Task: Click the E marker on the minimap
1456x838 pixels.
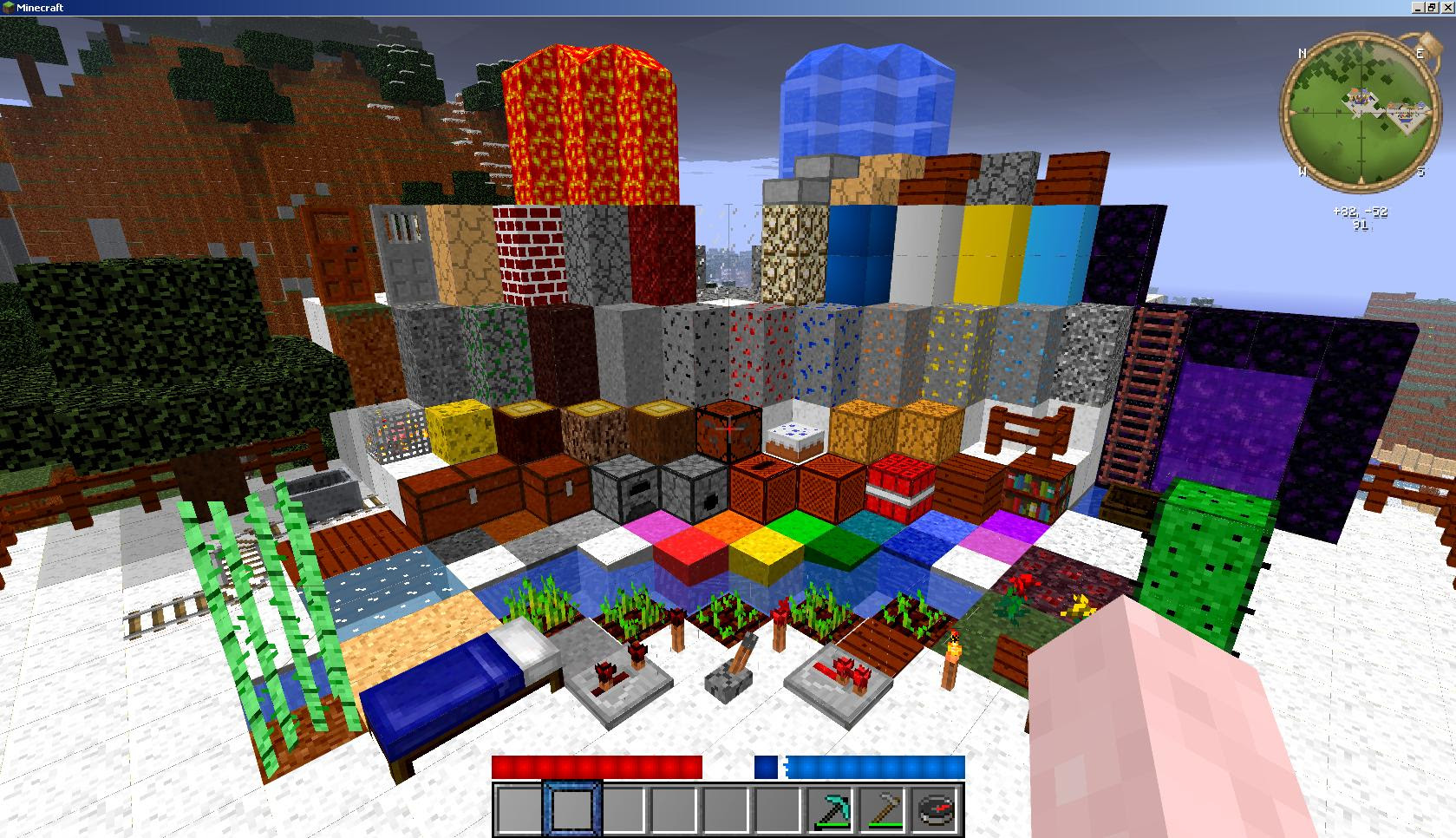Action: click(1420, 53)
